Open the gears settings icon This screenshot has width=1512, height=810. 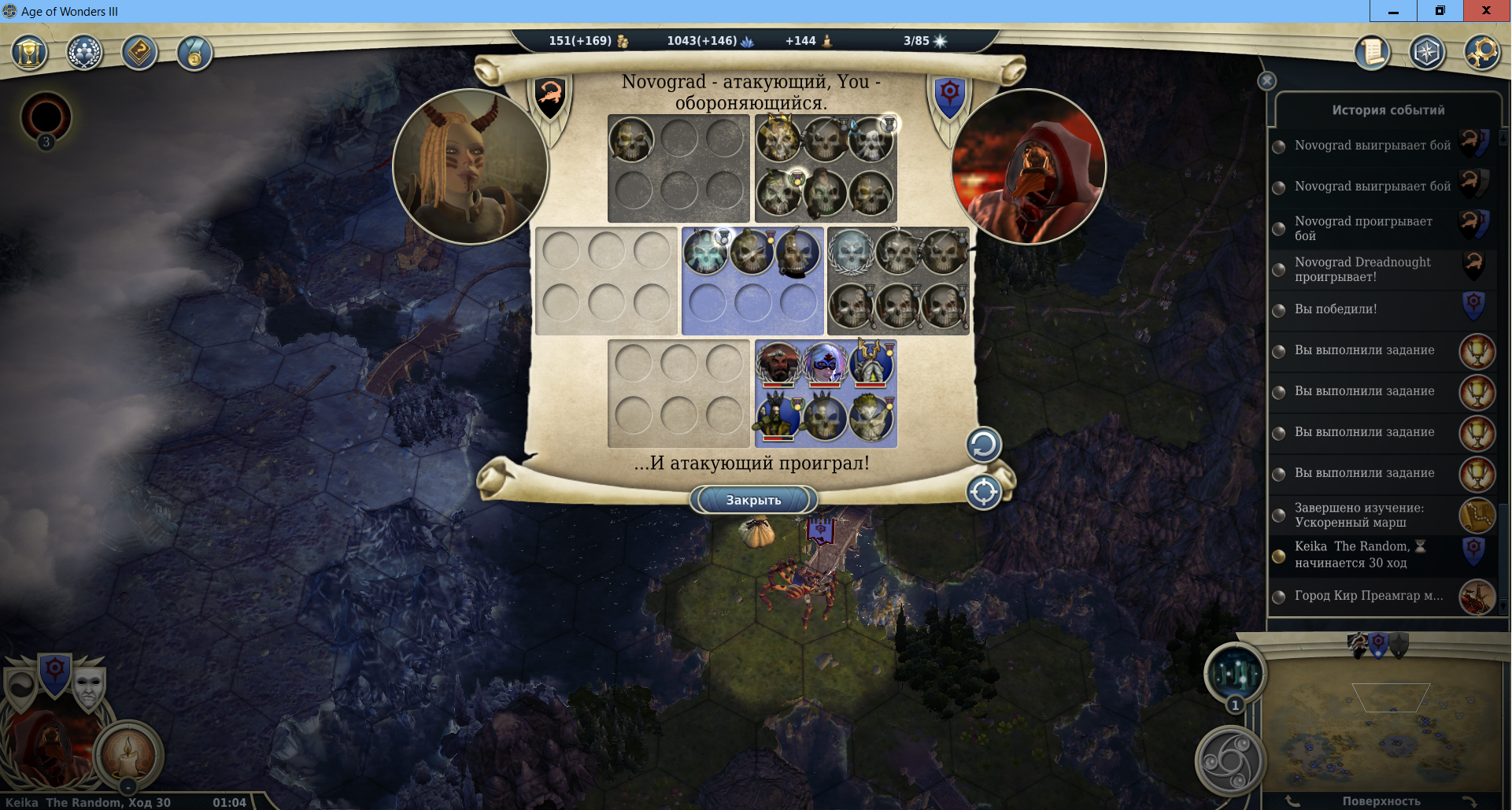tap(1481, 53)
